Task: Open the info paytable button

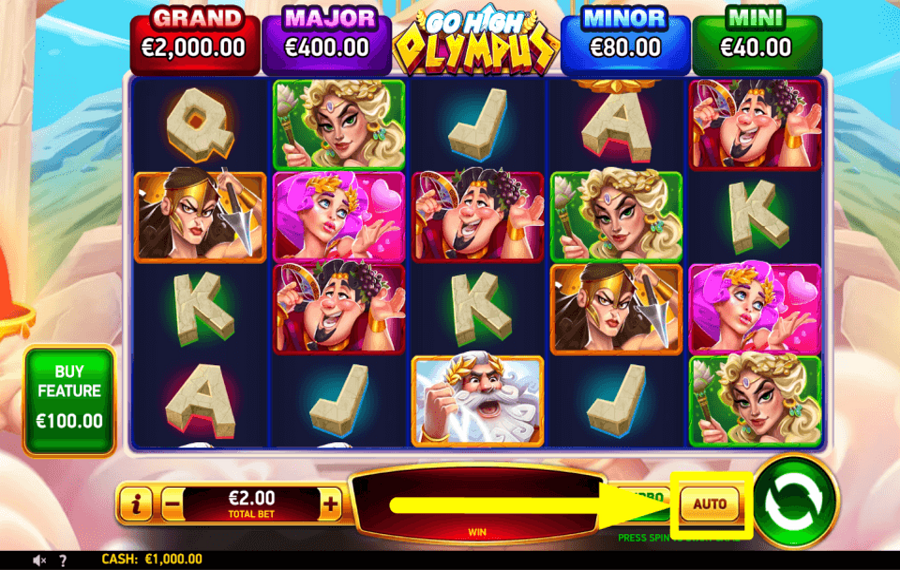Action: click(135, 505)
